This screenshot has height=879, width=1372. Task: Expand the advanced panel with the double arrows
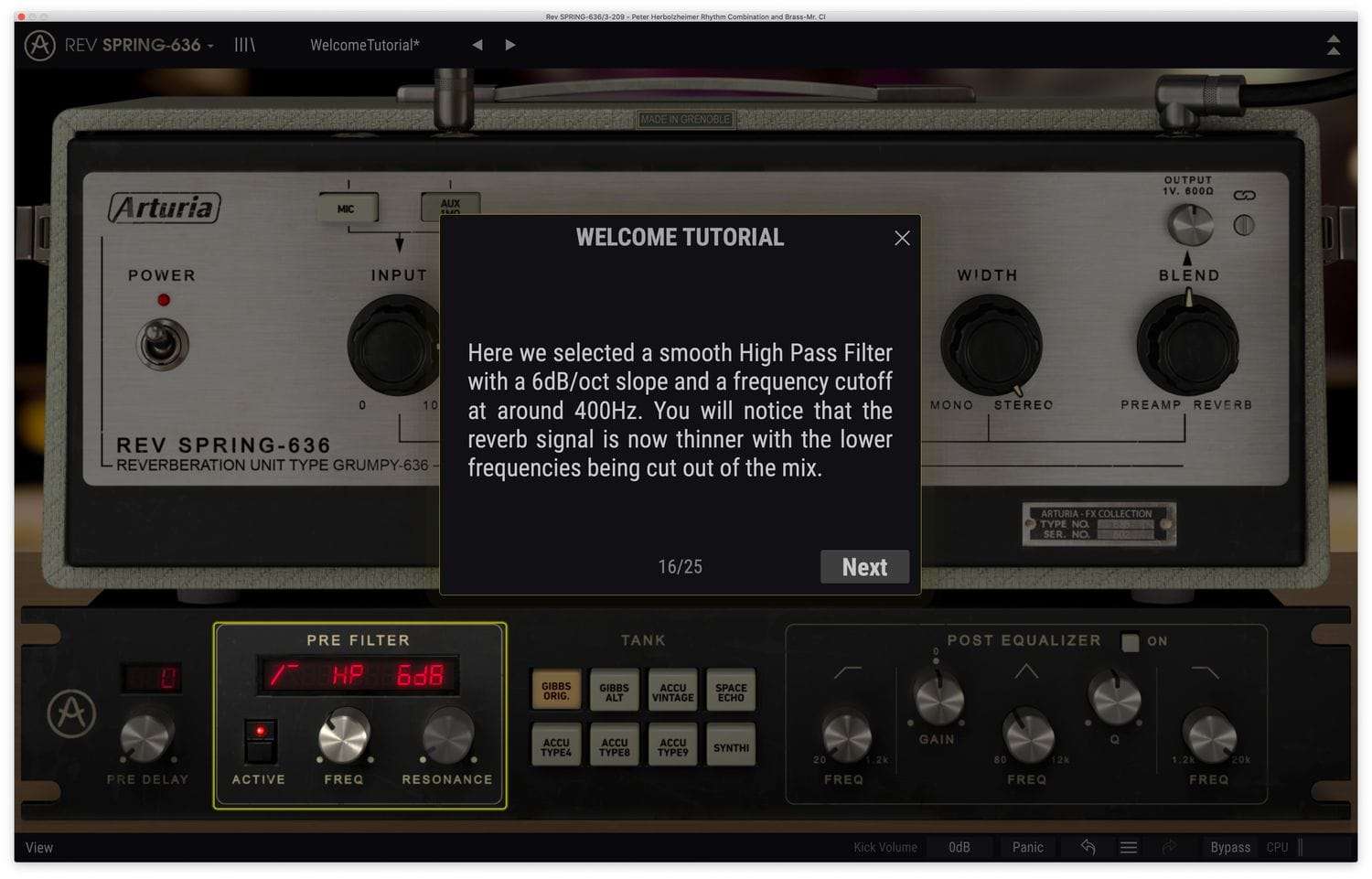tap(1334, 45)
